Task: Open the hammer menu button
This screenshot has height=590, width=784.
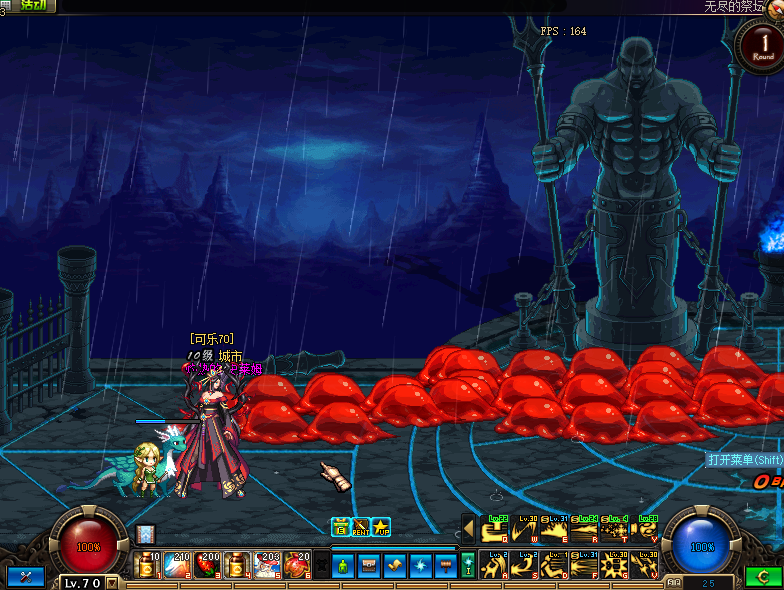Action: (x=446, y=565)
